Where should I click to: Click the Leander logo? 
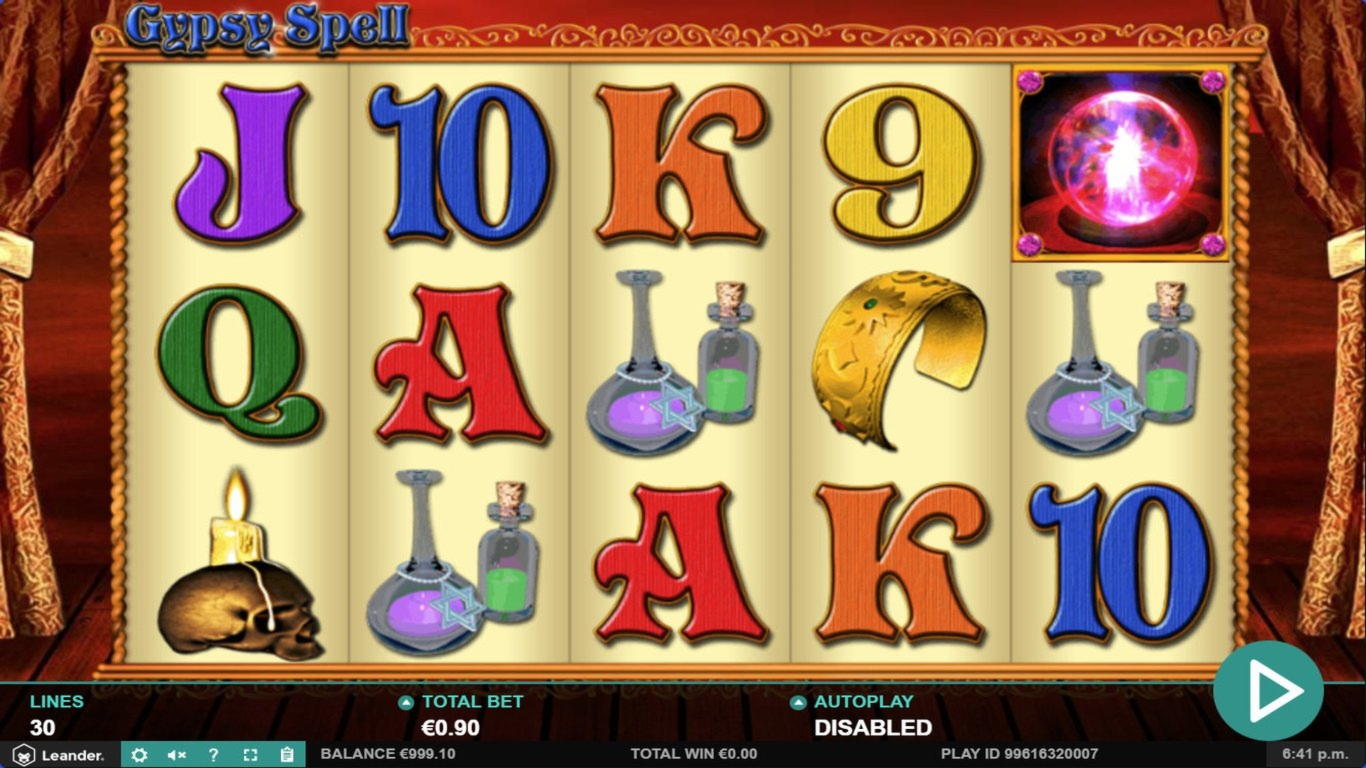(60, 755)
